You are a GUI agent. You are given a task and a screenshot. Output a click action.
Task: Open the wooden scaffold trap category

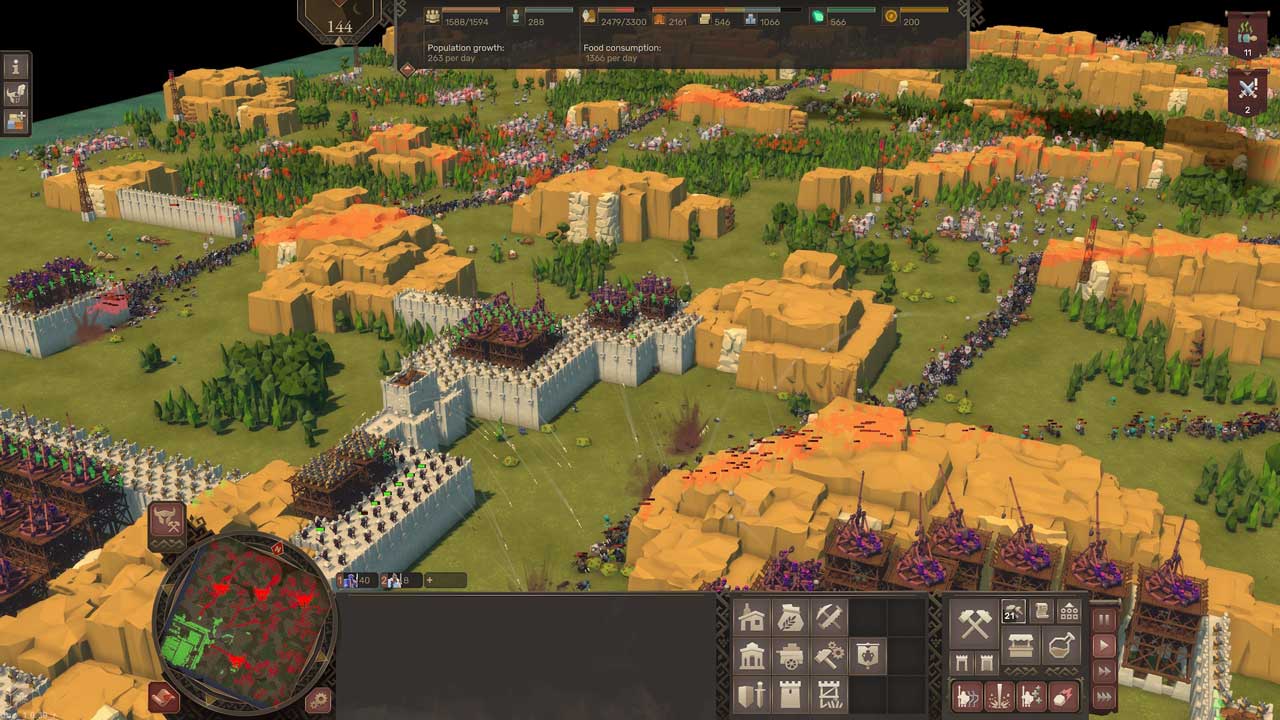829,695
